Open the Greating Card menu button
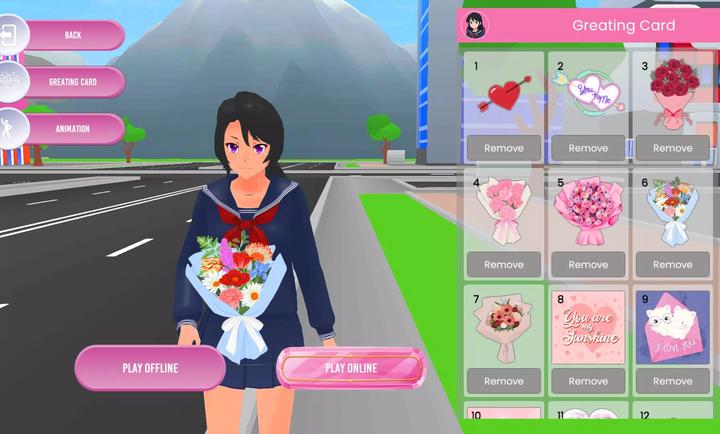The width and height of the screenshot is (720, 434). pos(72,82)
